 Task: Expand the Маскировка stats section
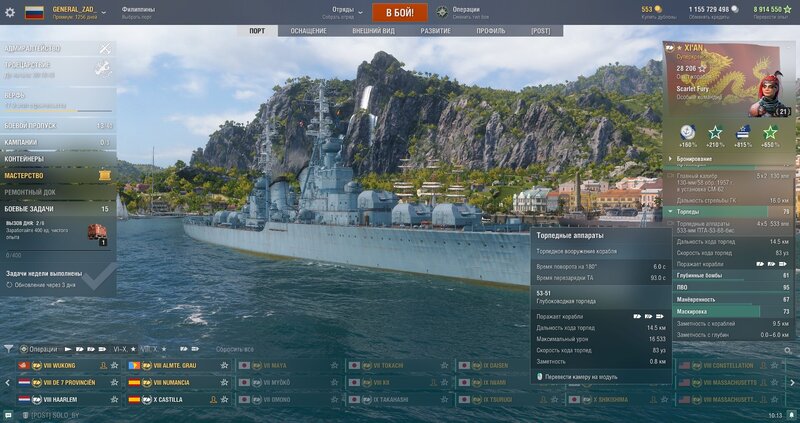(x=730, y=311)
